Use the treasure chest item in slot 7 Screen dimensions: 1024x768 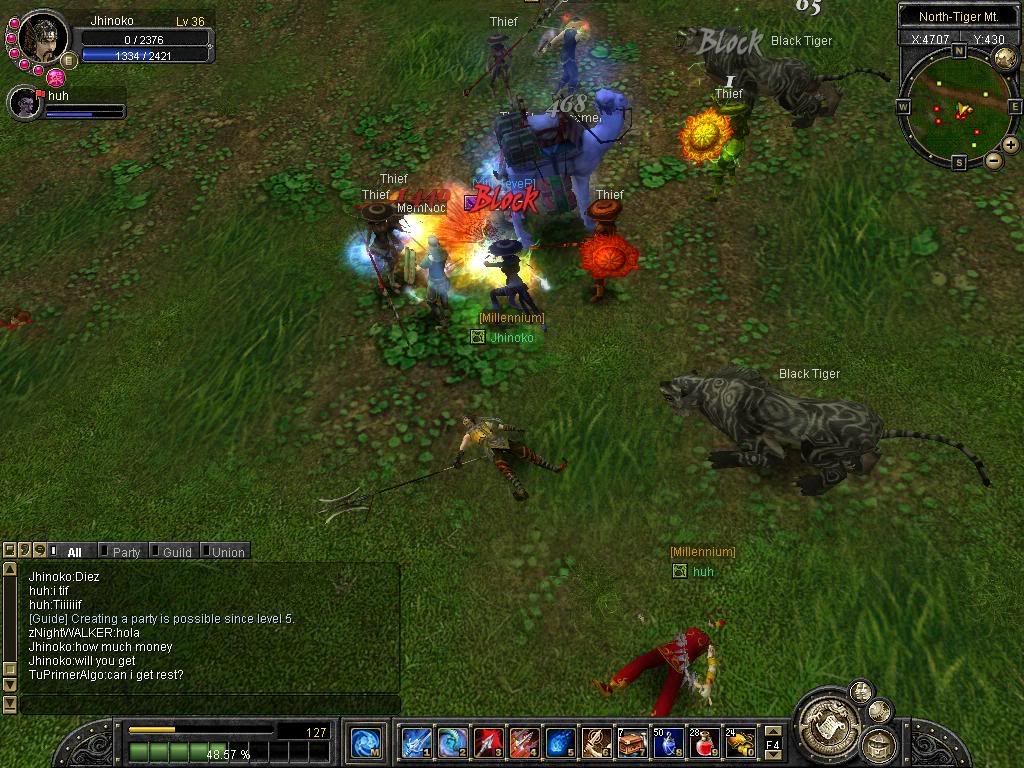[632, 743]
